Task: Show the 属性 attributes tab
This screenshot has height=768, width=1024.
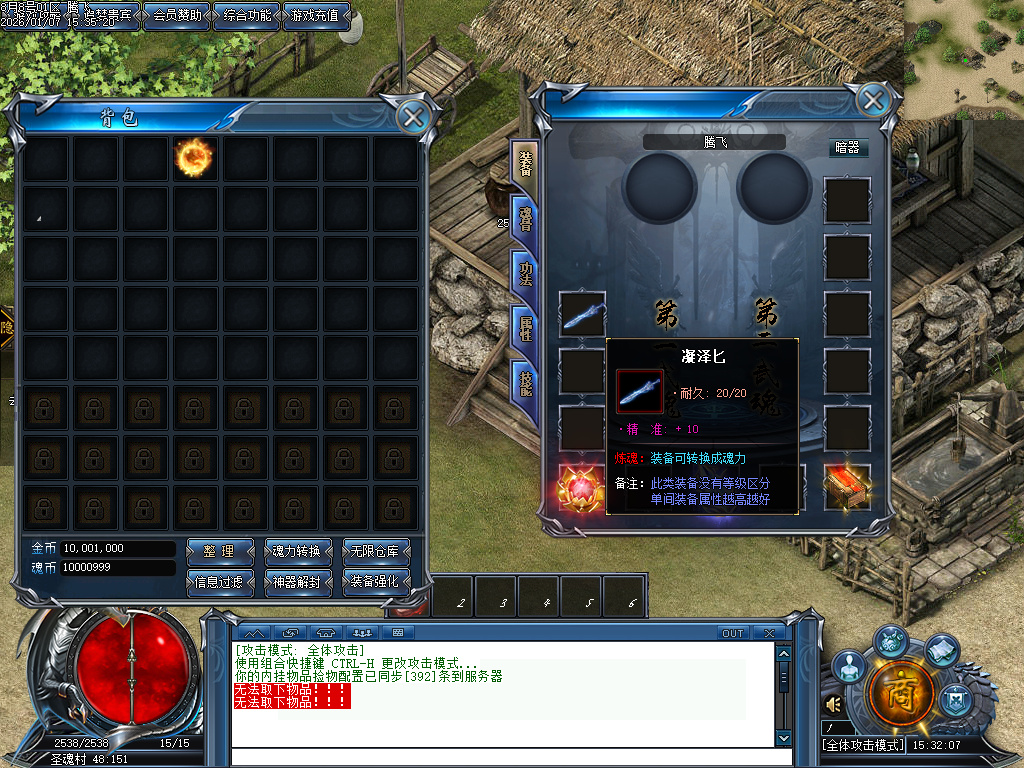Action: click(525, 327)
